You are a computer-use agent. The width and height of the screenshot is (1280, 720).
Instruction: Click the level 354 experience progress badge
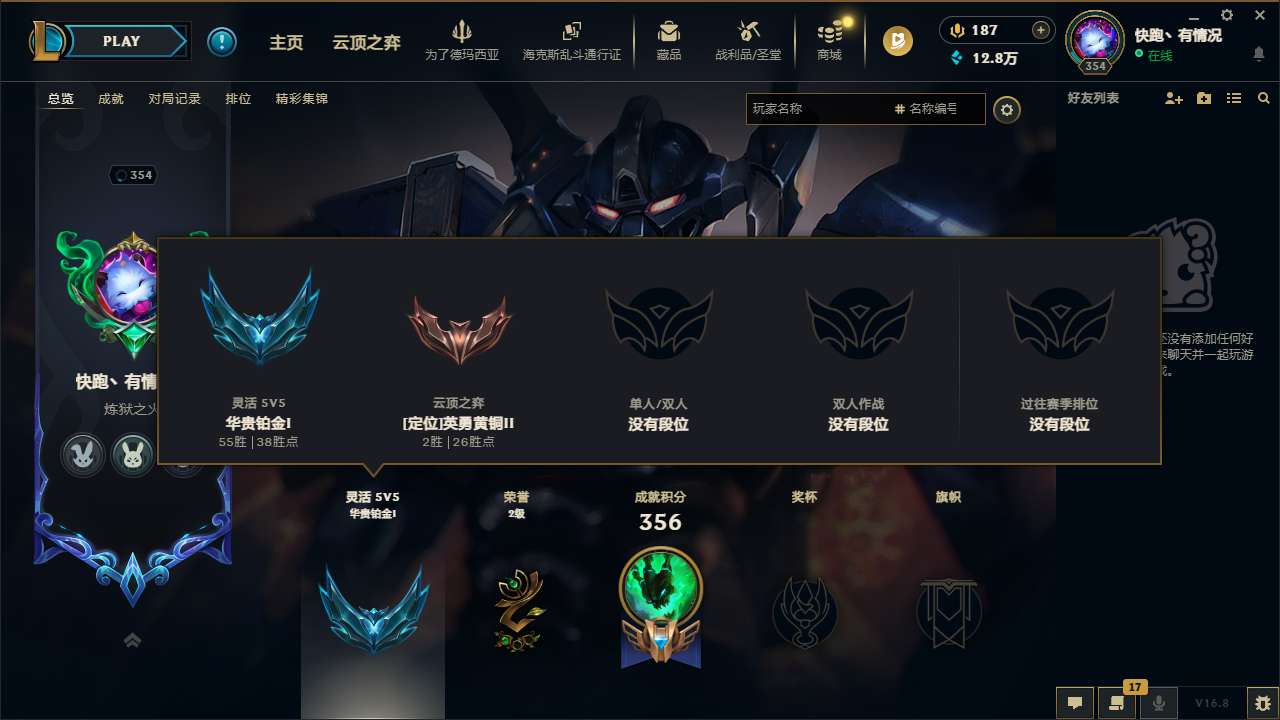[x=1095, y=63]
